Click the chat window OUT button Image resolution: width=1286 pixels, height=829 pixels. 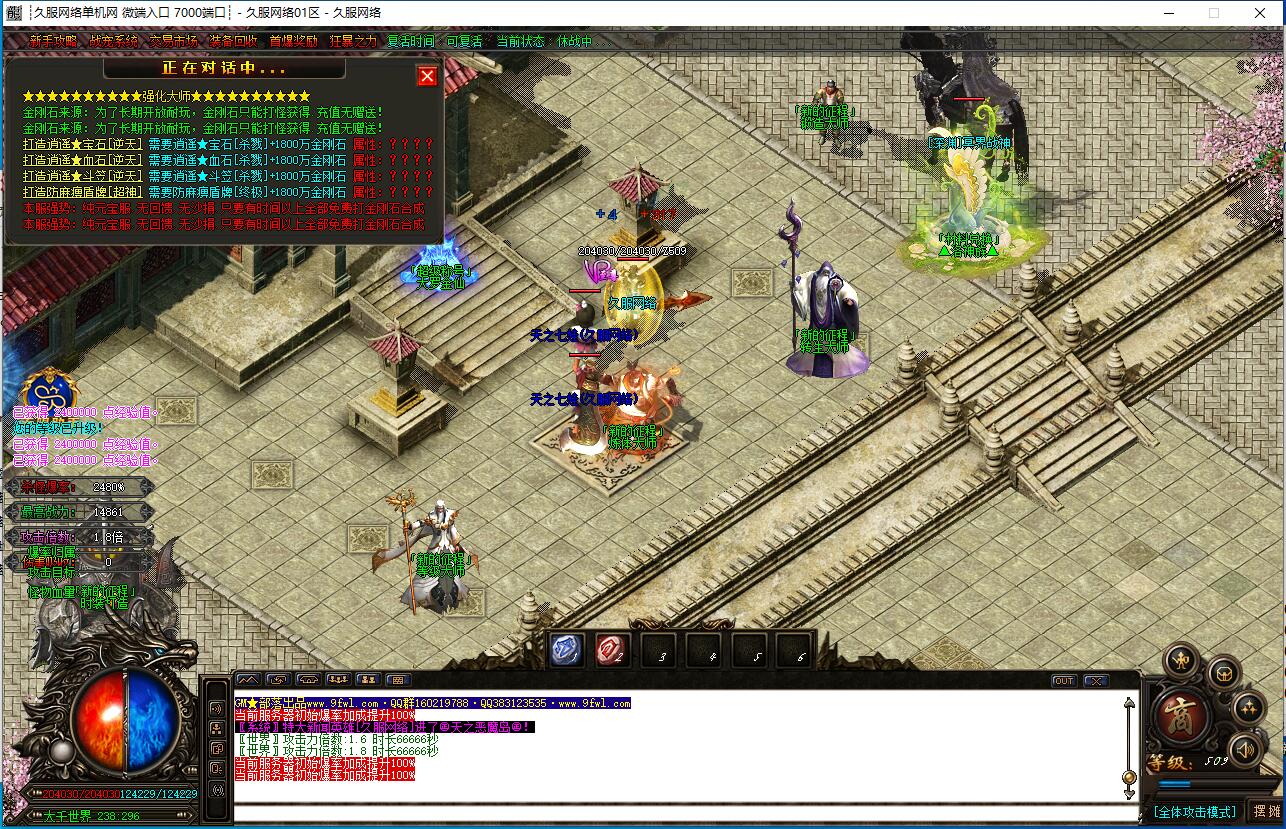(1064, 681)
